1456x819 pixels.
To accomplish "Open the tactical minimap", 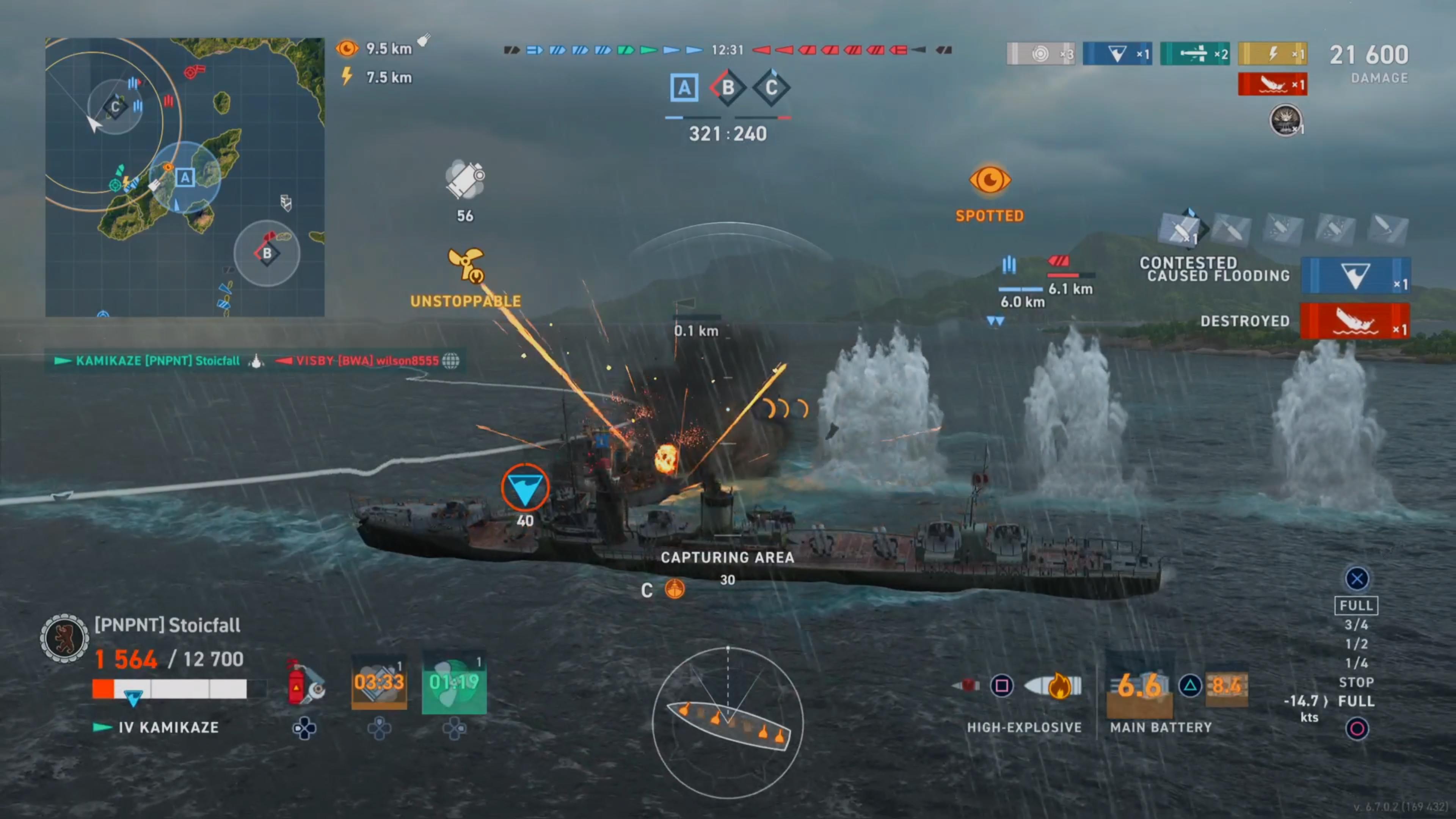I will (185, 177).
